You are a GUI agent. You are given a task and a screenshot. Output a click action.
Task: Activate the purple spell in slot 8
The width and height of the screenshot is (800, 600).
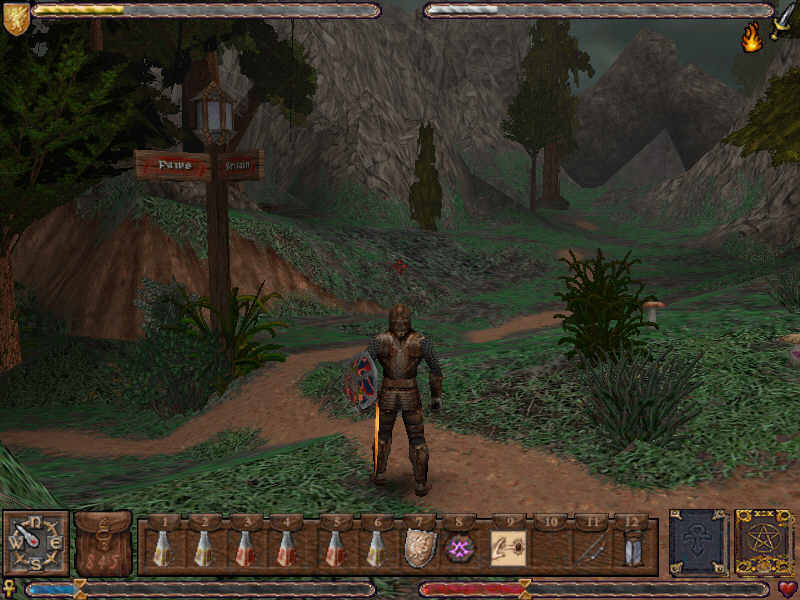[x=459, y=548]
